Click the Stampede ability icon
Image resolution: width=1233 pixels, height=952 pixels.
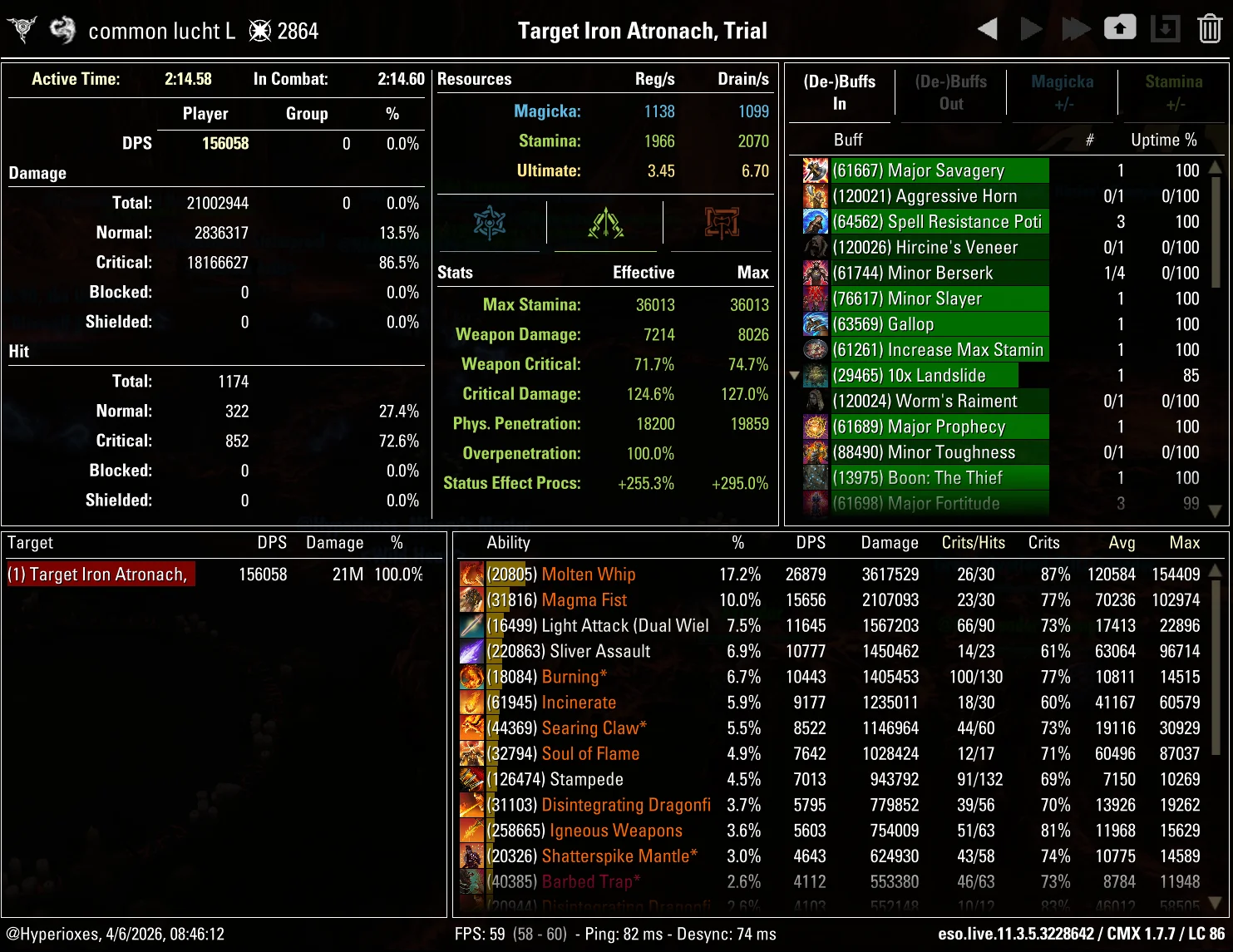(x=472, y=779)
